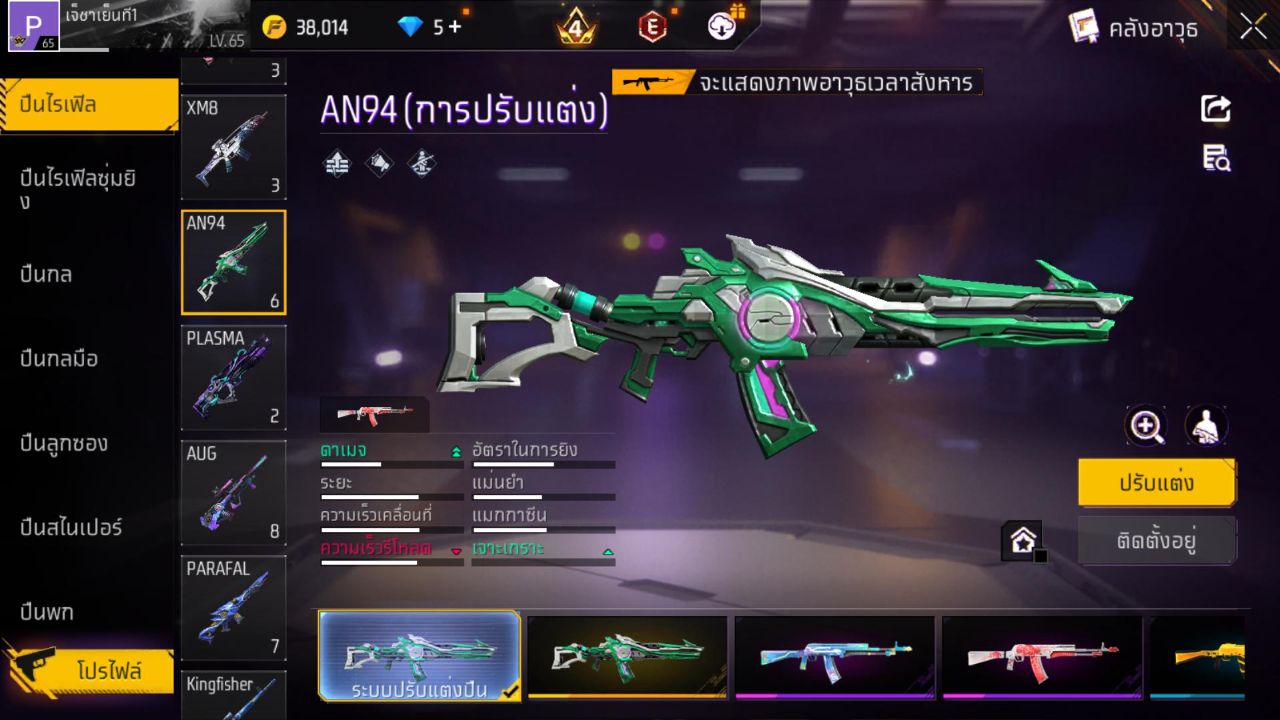Select the soldier emblem under the weapon title
The image size is (1280, 720).
point(421,163)
